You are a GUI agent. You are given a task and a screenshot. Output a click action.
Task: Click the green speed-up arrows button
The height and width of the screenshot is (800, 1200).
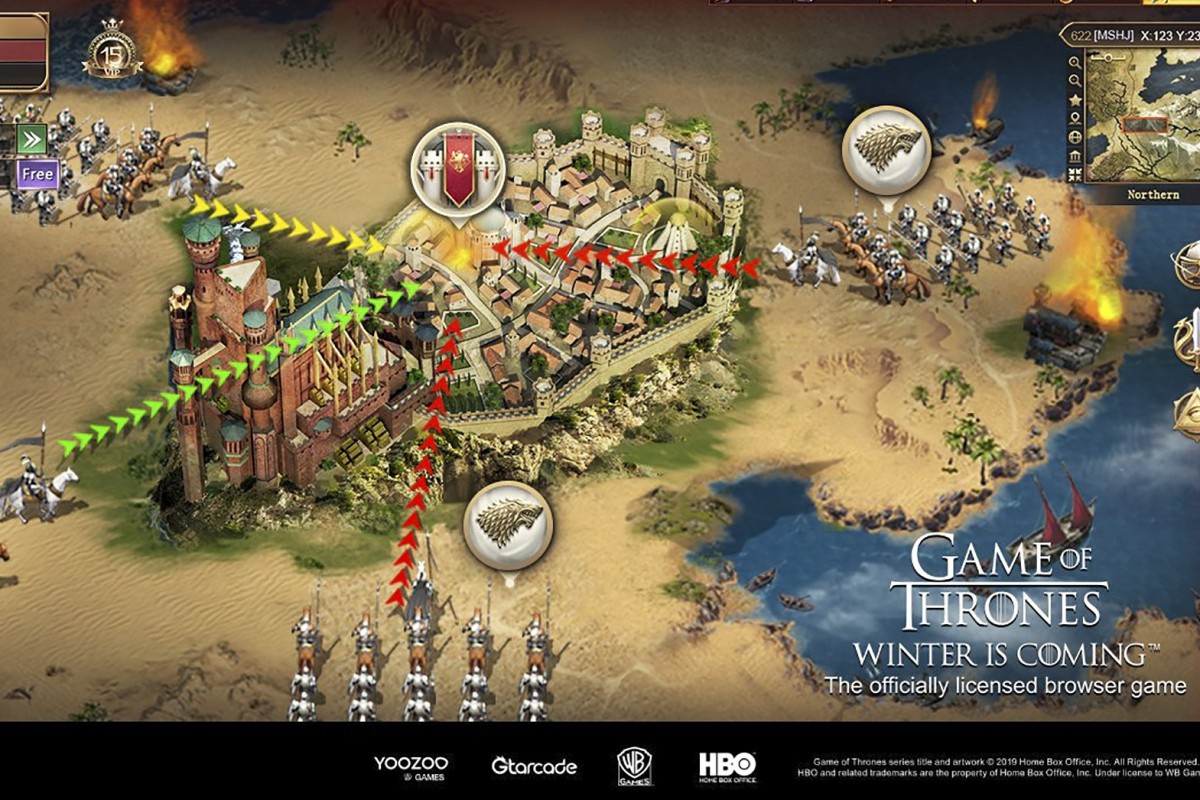tap(32, 138)
